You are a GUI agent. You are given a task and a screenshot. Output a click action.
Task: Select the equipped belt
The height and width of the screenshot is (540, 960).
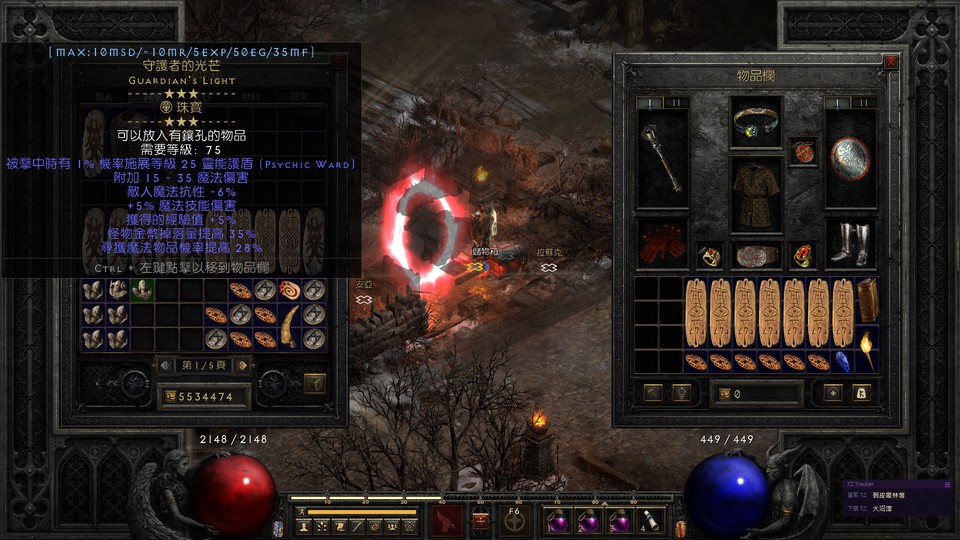click(x=756, y=255)
